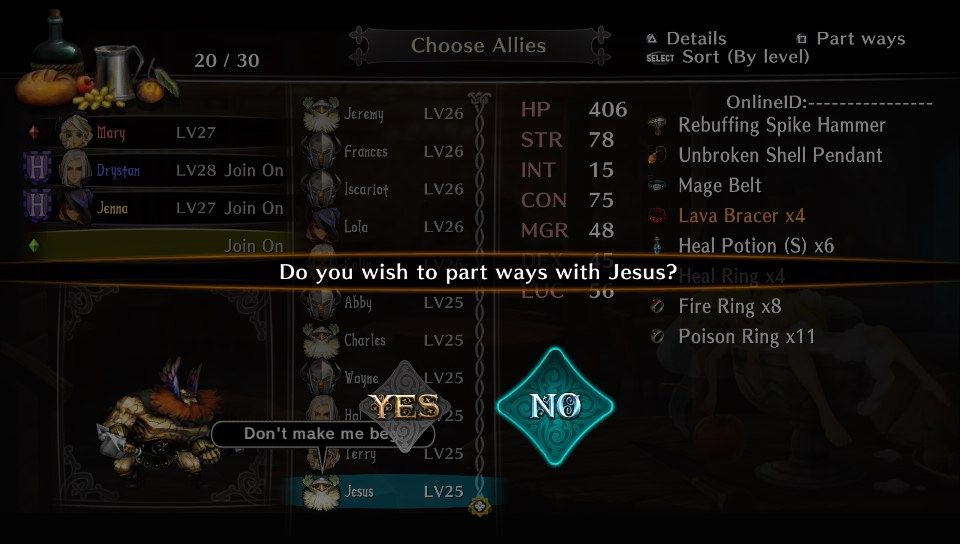This screenshot has height=544, width=960.
Task: Pick Frances in the allies list
Action: click(385, 152)
